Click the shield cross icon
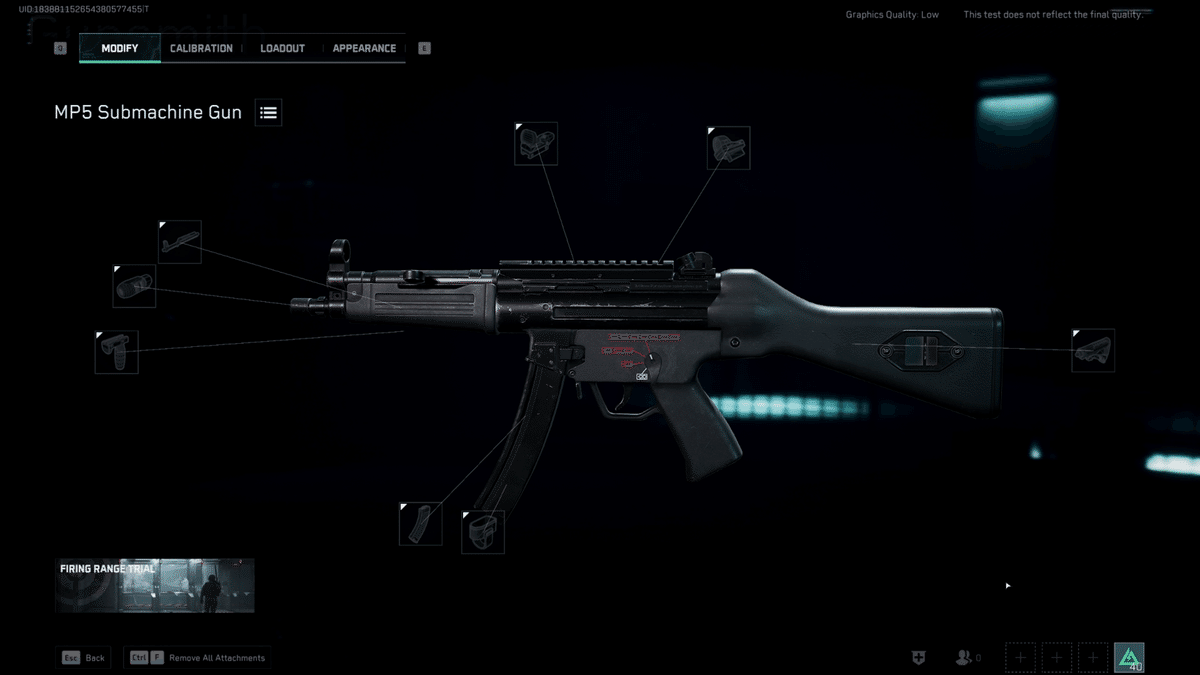 tap(919, 657)
